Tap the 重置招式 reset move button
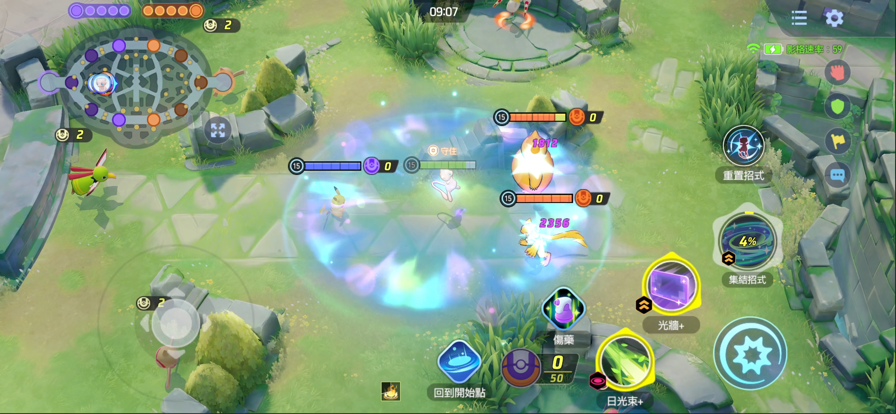 click(x=743, y=146)
